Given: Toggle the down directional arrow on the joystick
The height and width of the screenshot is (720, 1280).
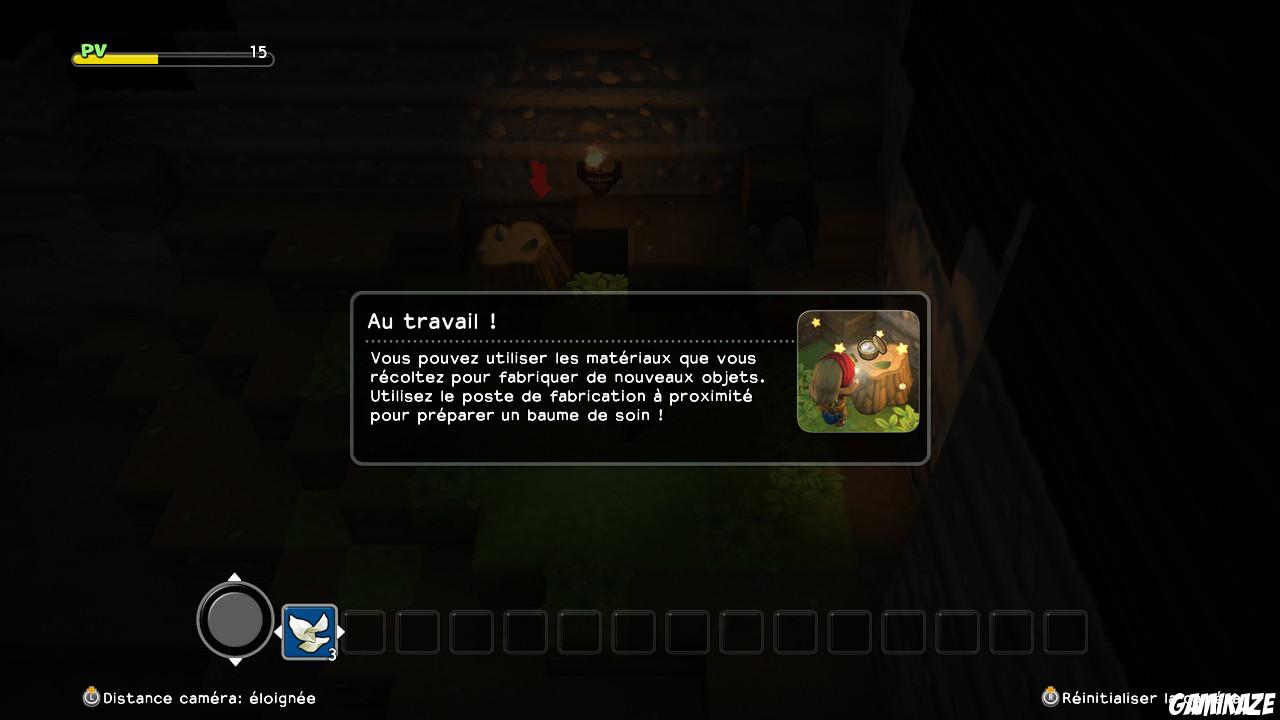Looking at the screenshot, I should [x=235, y=663].
